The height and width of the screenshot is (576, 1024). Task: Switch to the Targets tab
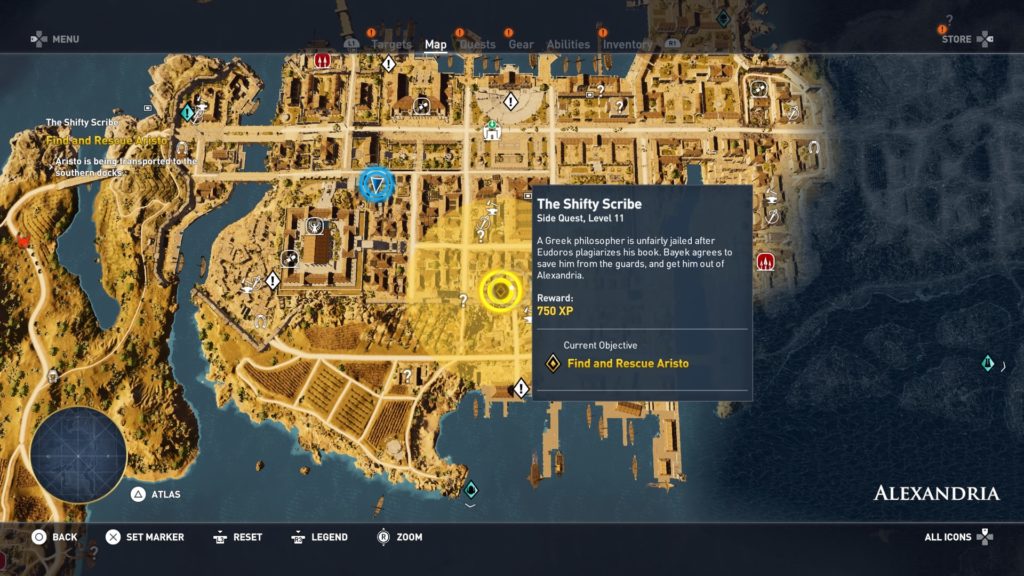[391, 44]
